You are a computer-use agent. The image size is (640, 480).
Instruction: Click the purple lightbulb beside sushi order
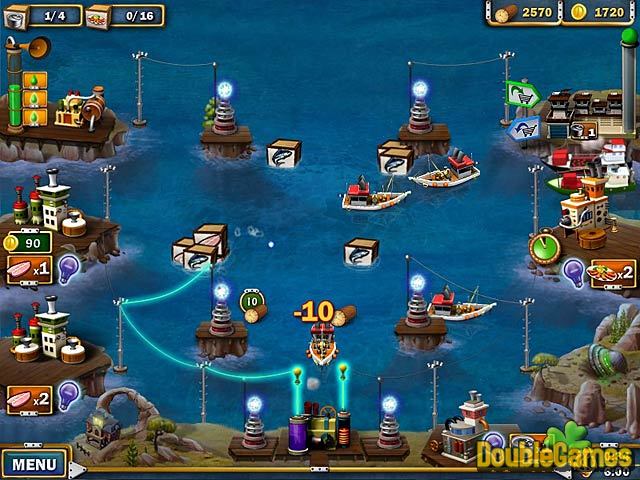point(575,270)
